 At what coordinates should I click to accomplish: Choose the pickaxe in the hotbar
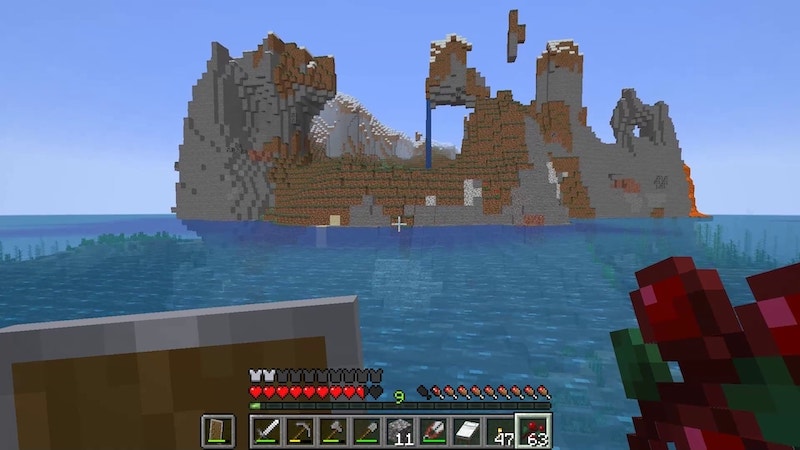click(x=300, y=431)
